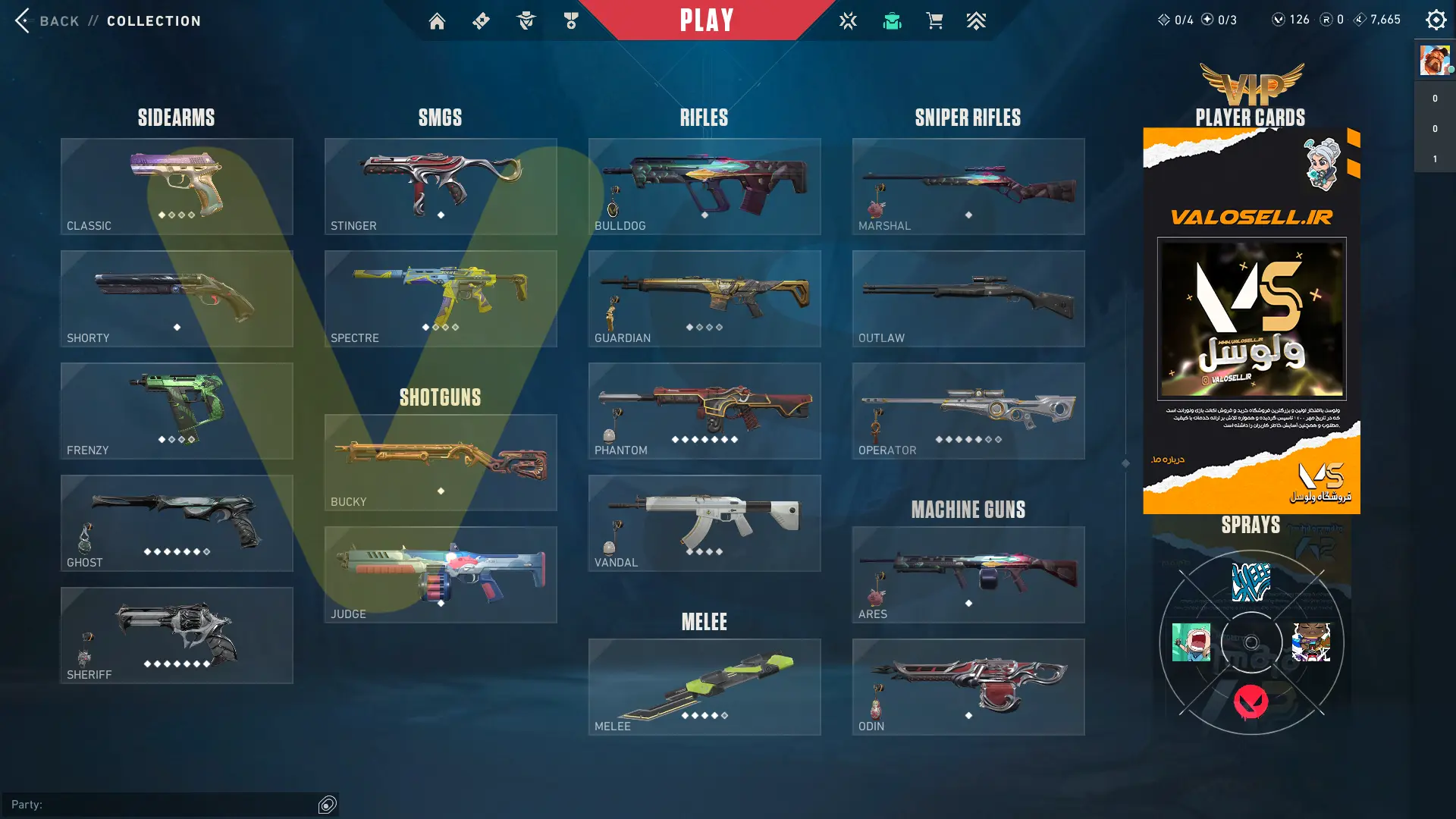This screenshot has width=1456, height=819.
Task: Choose the Vandal rifle tile
Action: coord(704,523)
